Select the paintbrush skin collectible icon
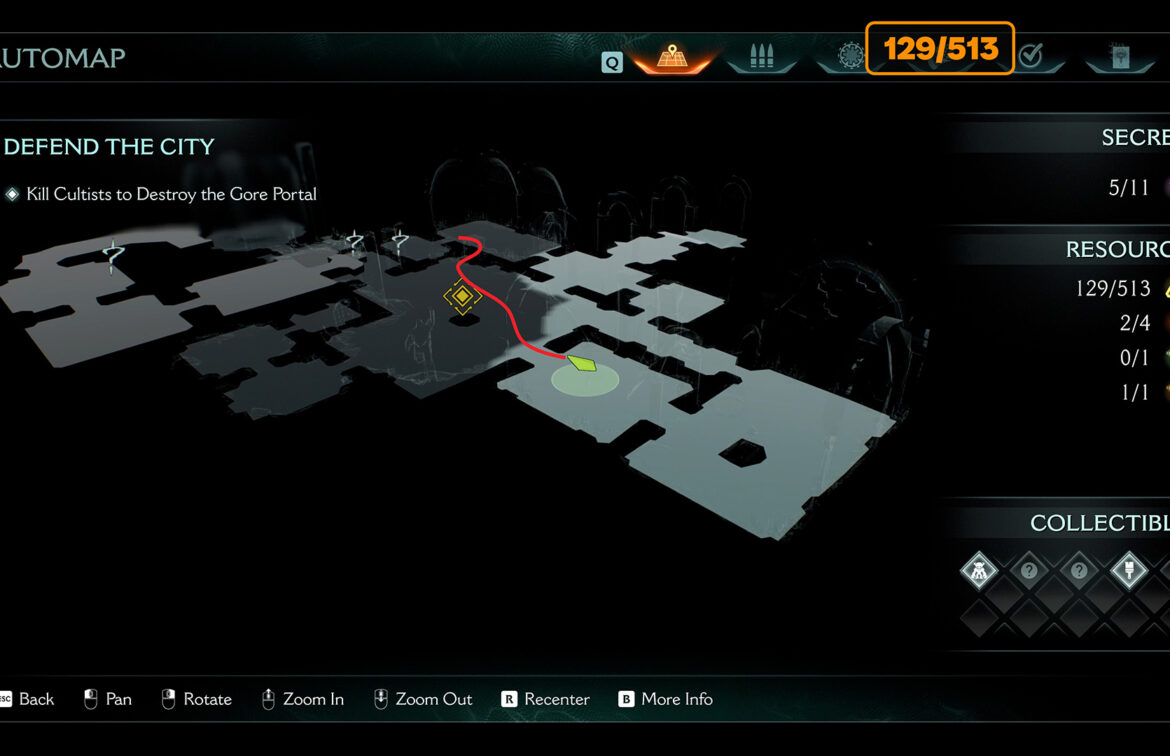Viewport: 1170px width, 756px height. pos(1129,572)
